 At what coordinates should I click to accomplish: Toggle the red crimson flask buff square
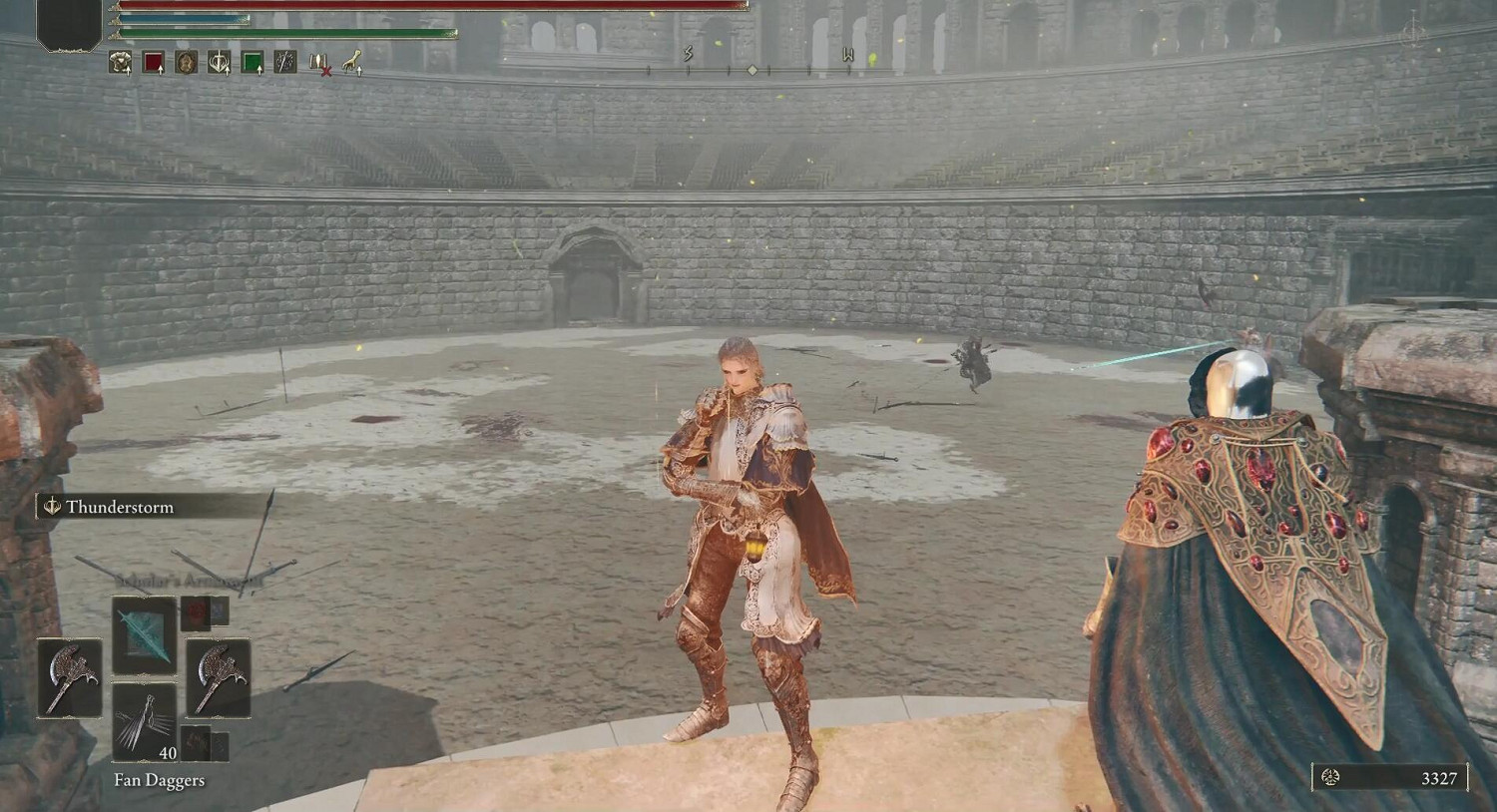(x=153, y=60)
